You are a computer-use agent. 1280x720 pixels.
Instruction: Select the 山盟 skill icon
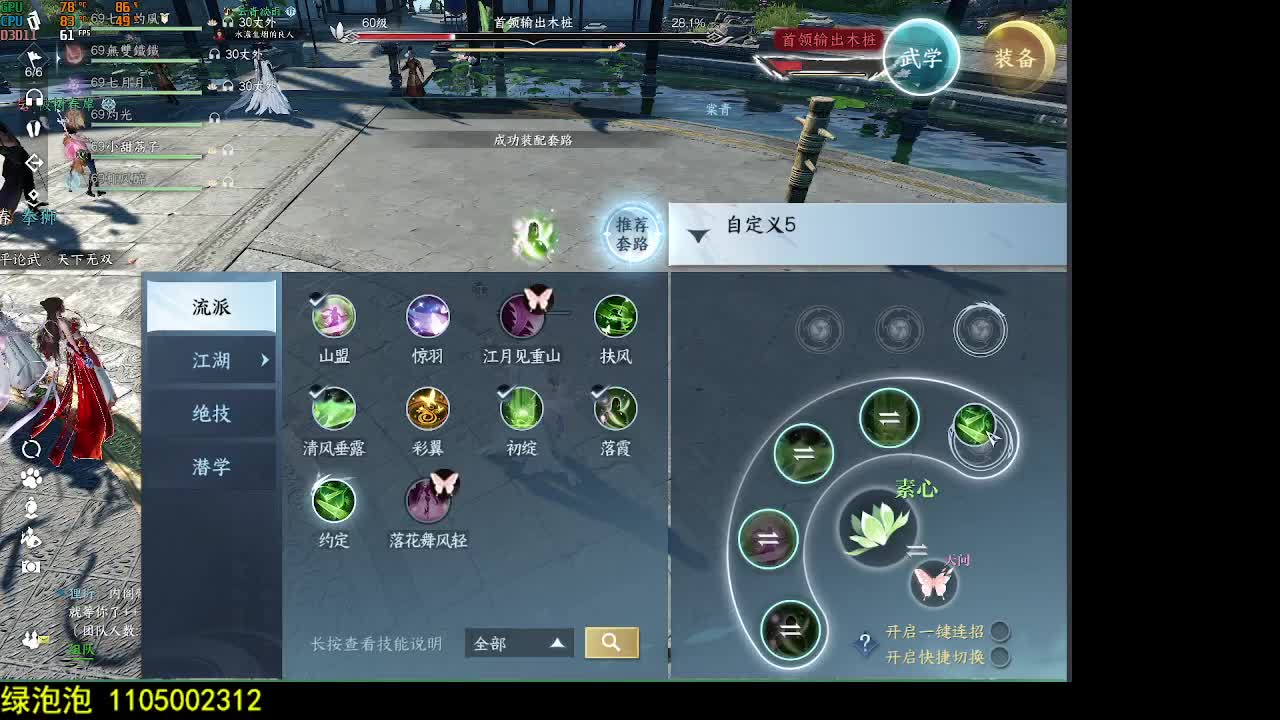(x=333, y=315)
